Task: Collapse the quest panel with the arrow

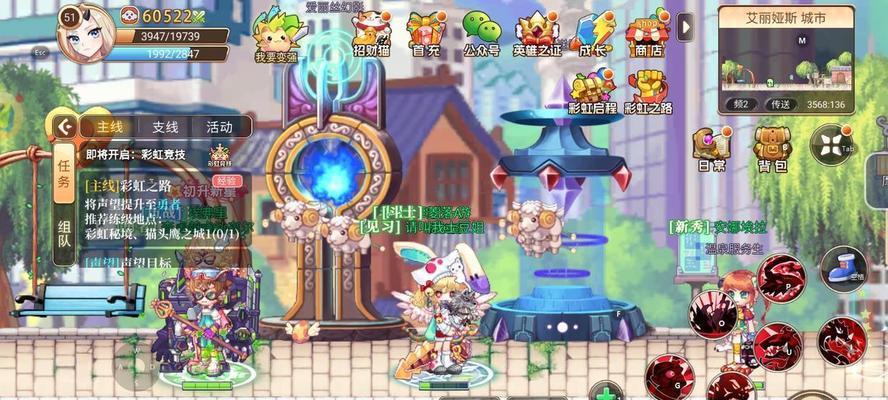Action: coord(66,127)
